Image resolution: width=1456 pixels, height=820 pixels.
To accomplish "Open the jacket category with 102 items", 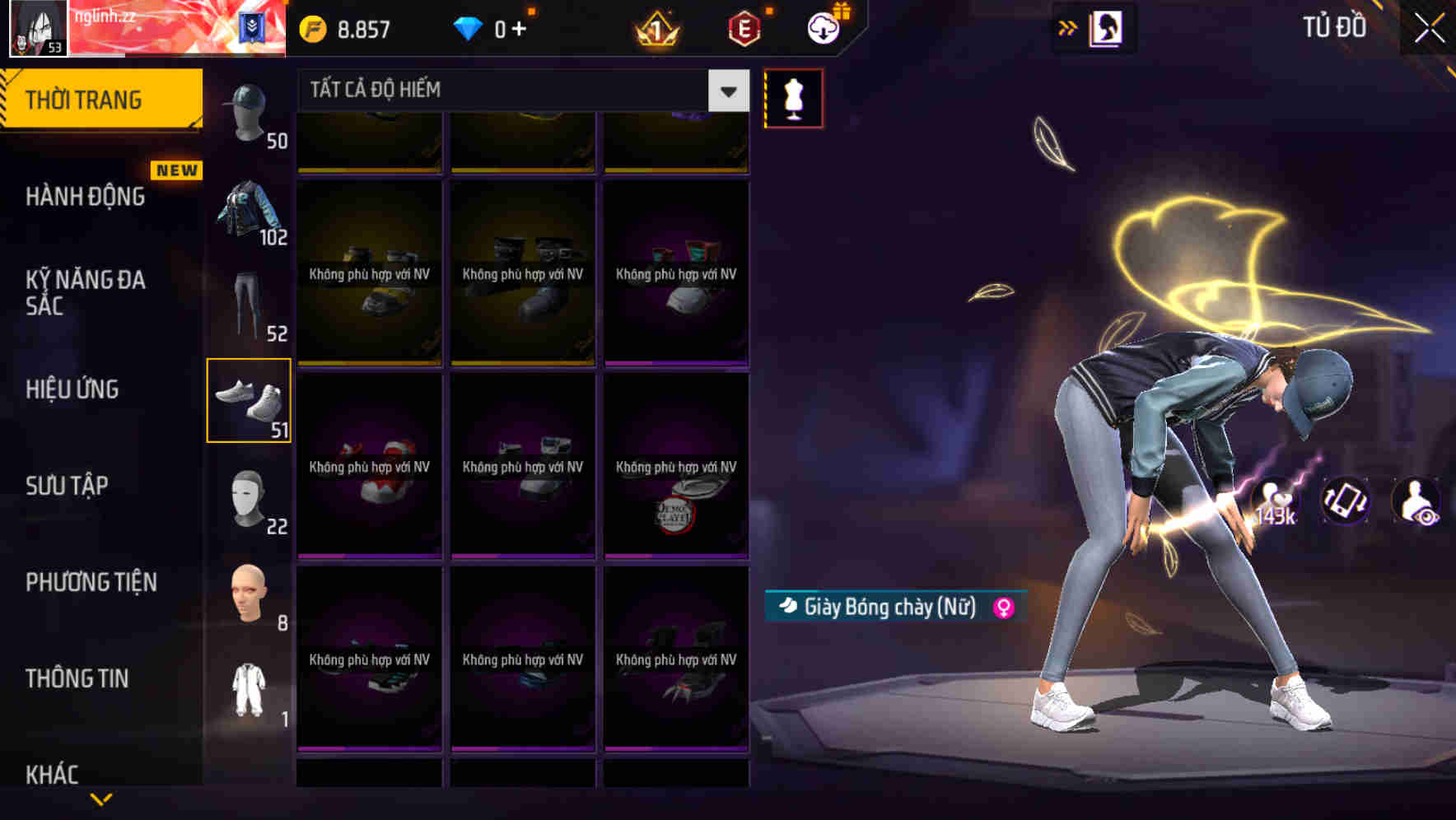I will point(246,212).
